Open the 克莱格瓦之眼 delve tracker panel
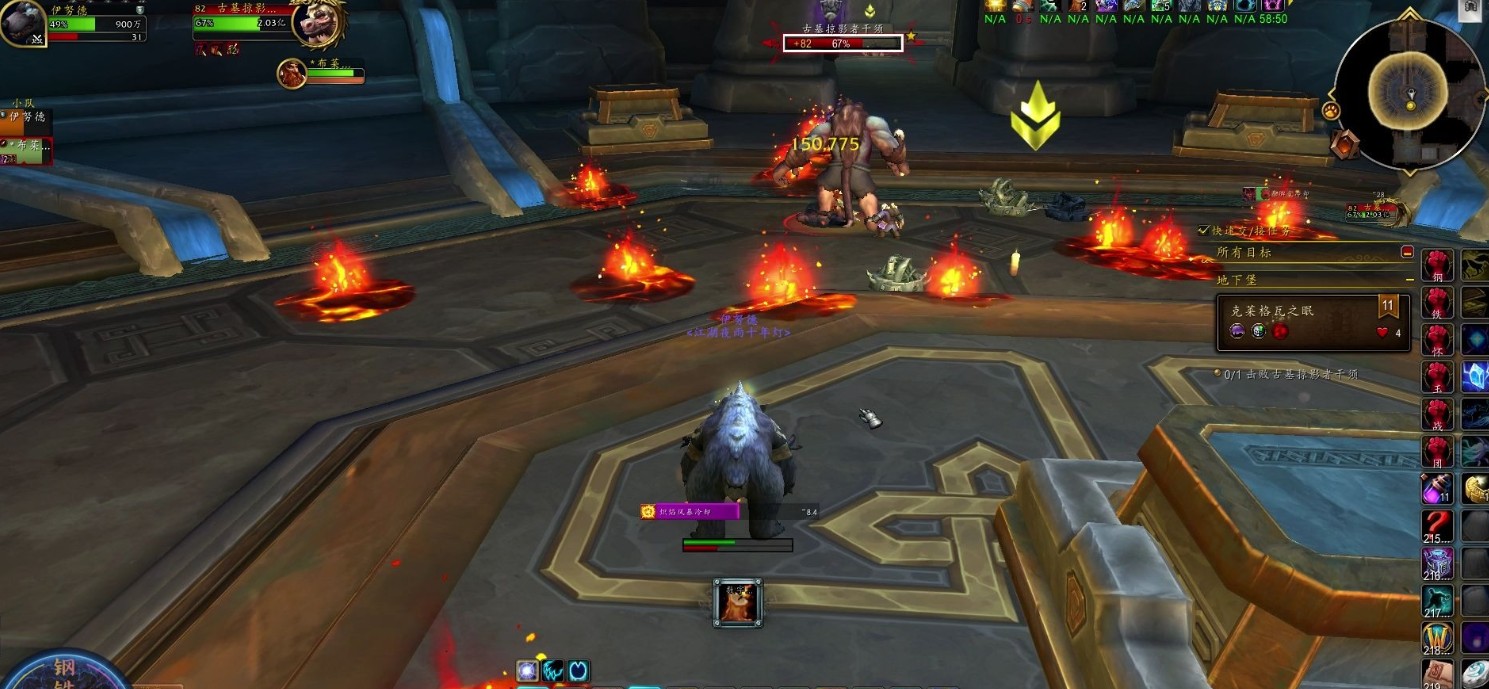The width and height of the screenshot is (1489, 689). 1312,322
